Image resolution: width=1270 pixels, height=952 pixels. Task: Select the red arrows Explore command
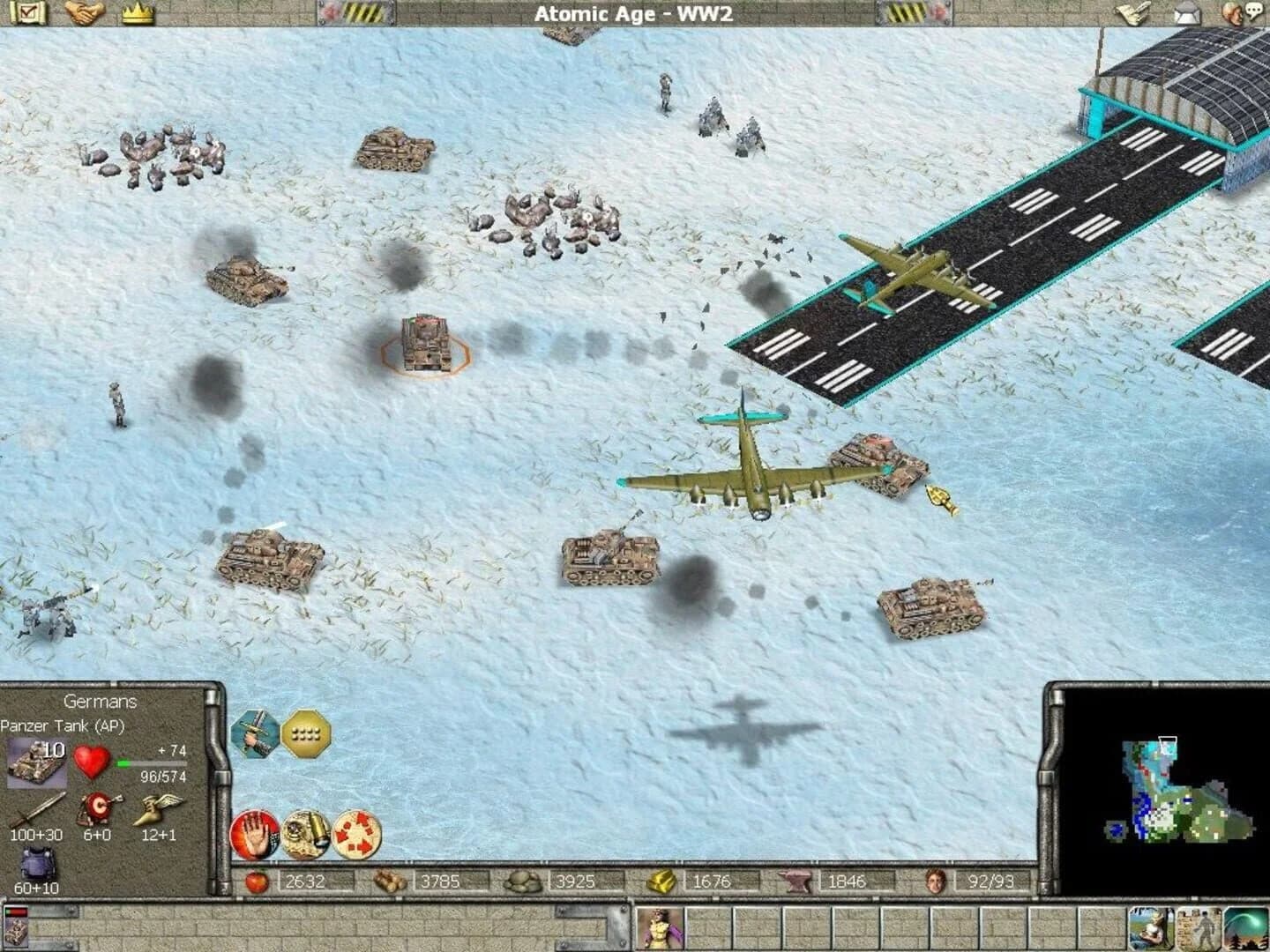coord(356,833)
